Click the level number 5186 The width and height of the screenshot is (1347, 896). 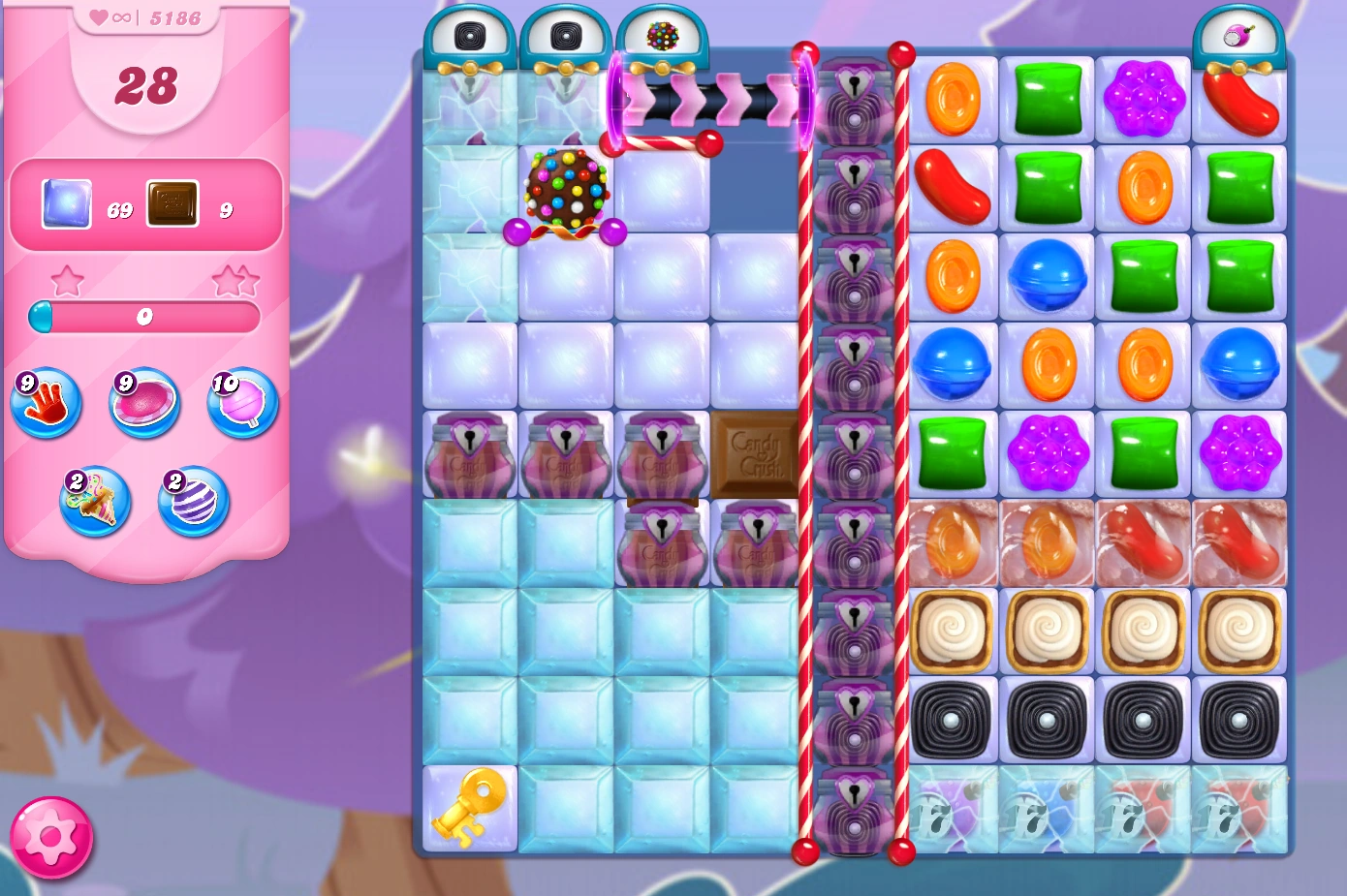(175, 16)
